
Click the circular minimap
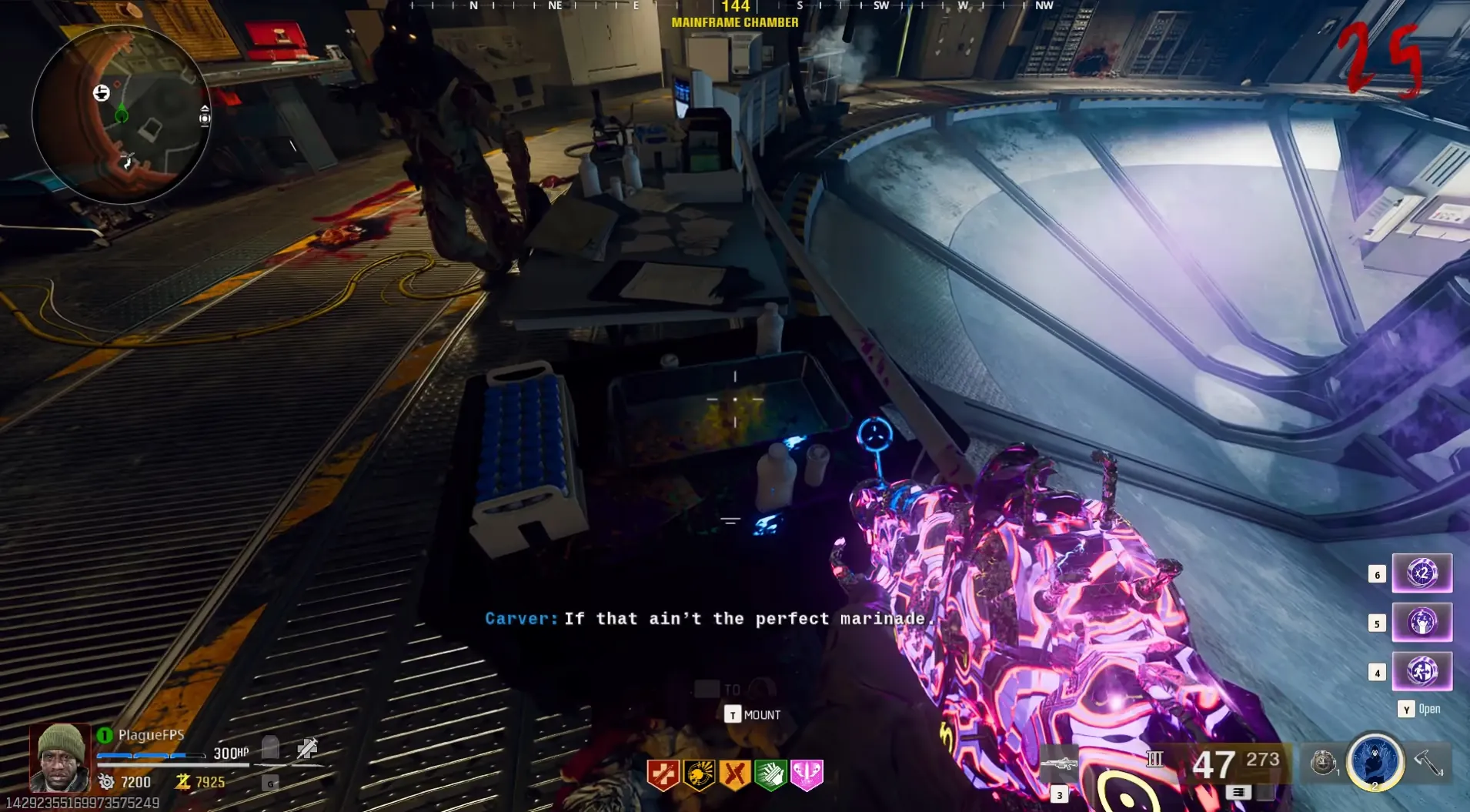point(120,115)
